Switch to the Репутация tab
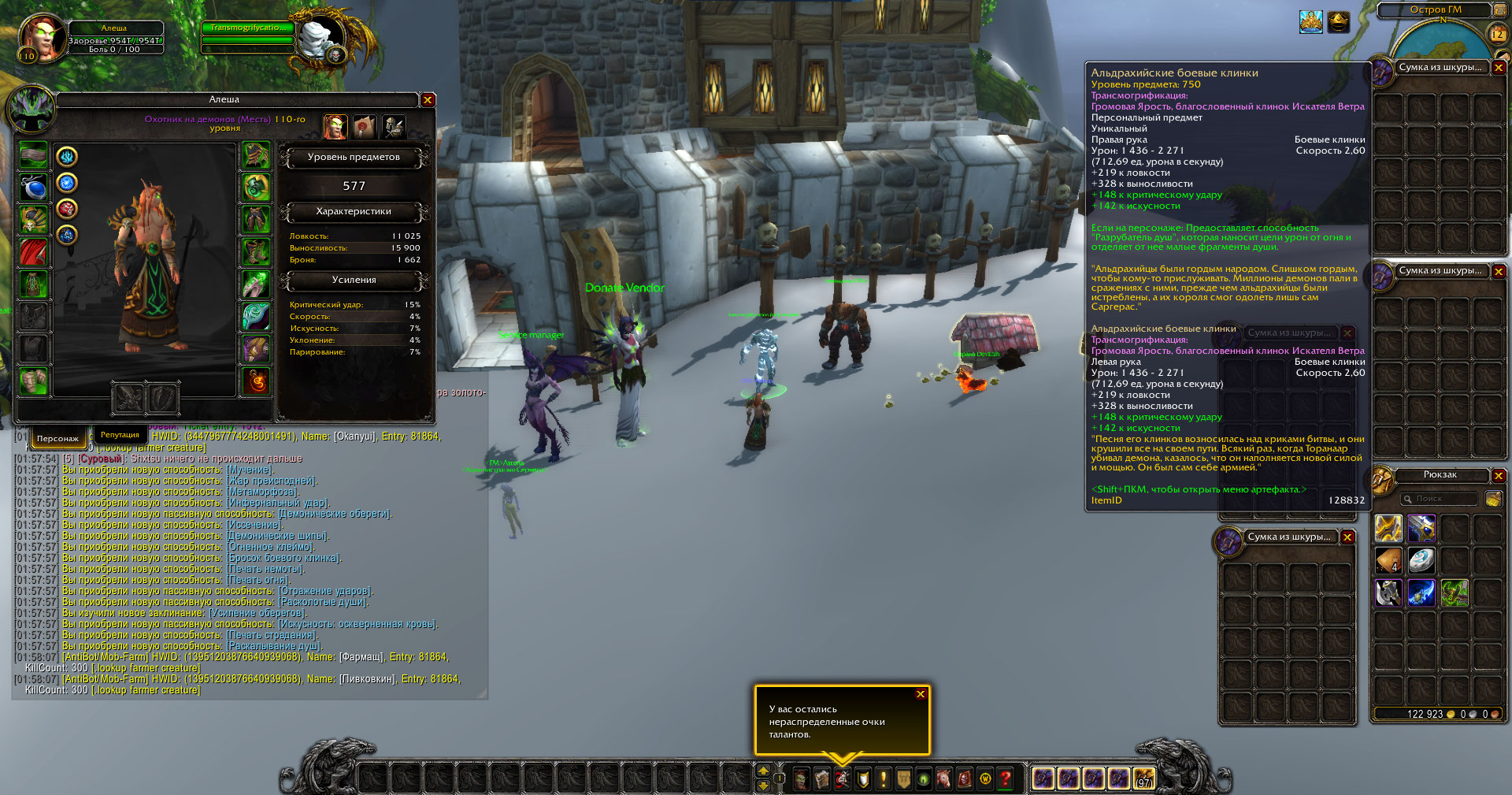This screenshot has width=1512, height=795. click(x=120, y=435)
